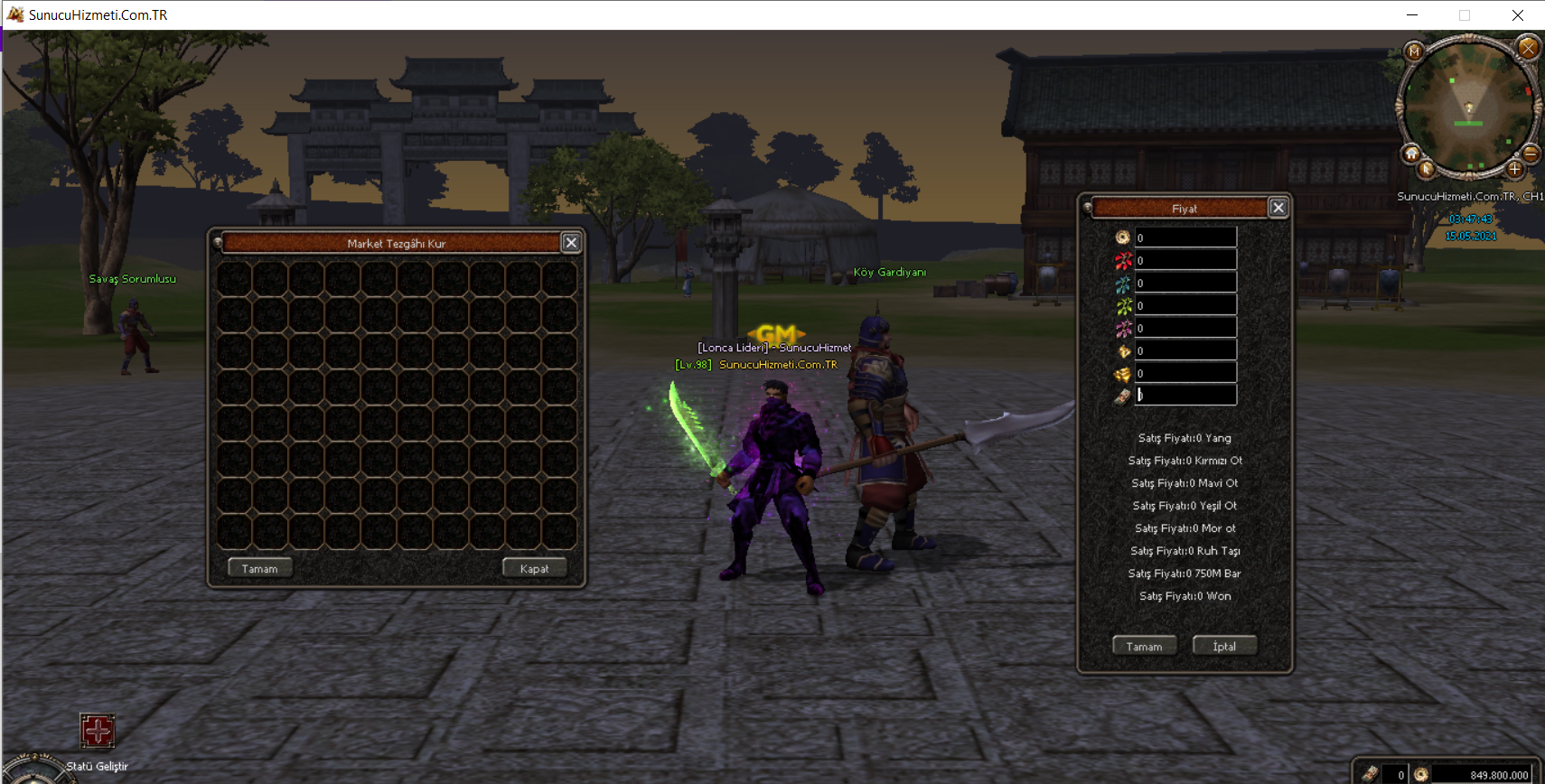This screenshot has height=784, width=1545.
Task: Close the game window from the title bar
Action: point(1518,14)
